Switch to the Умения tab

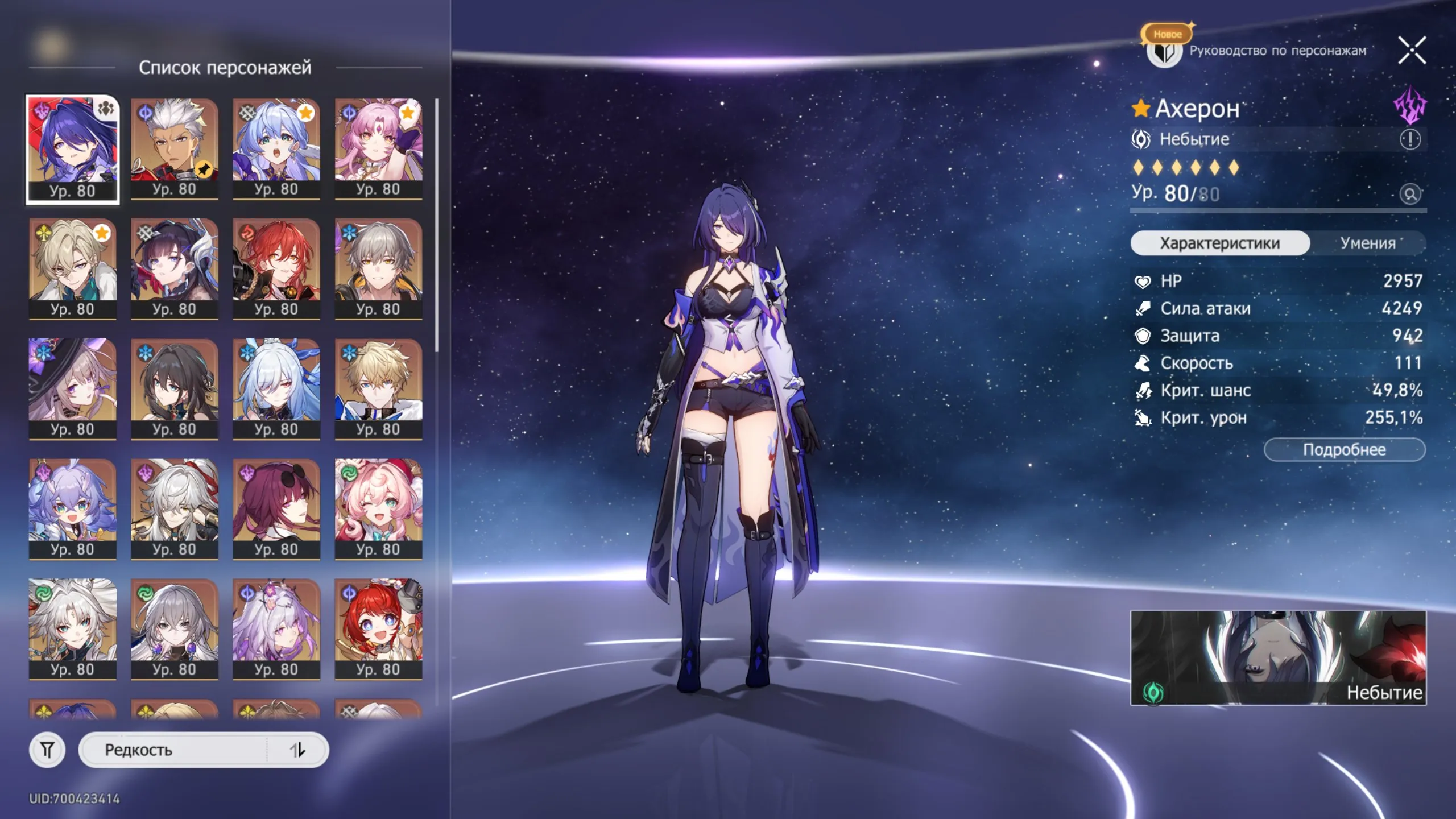click(1368, 243)
